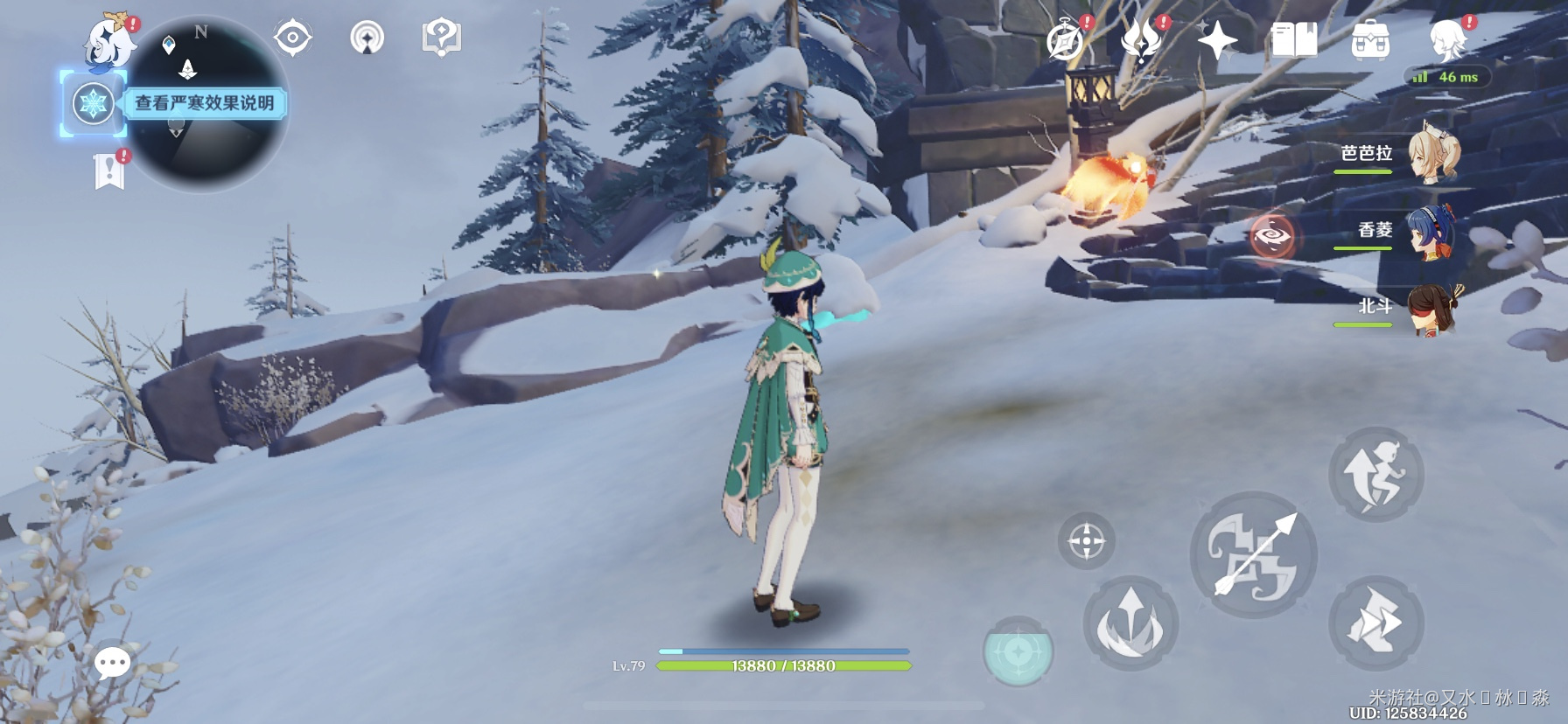Tap the snowflake Sheer Cold icon
The image size is (1568, 724).
point(92,104)
